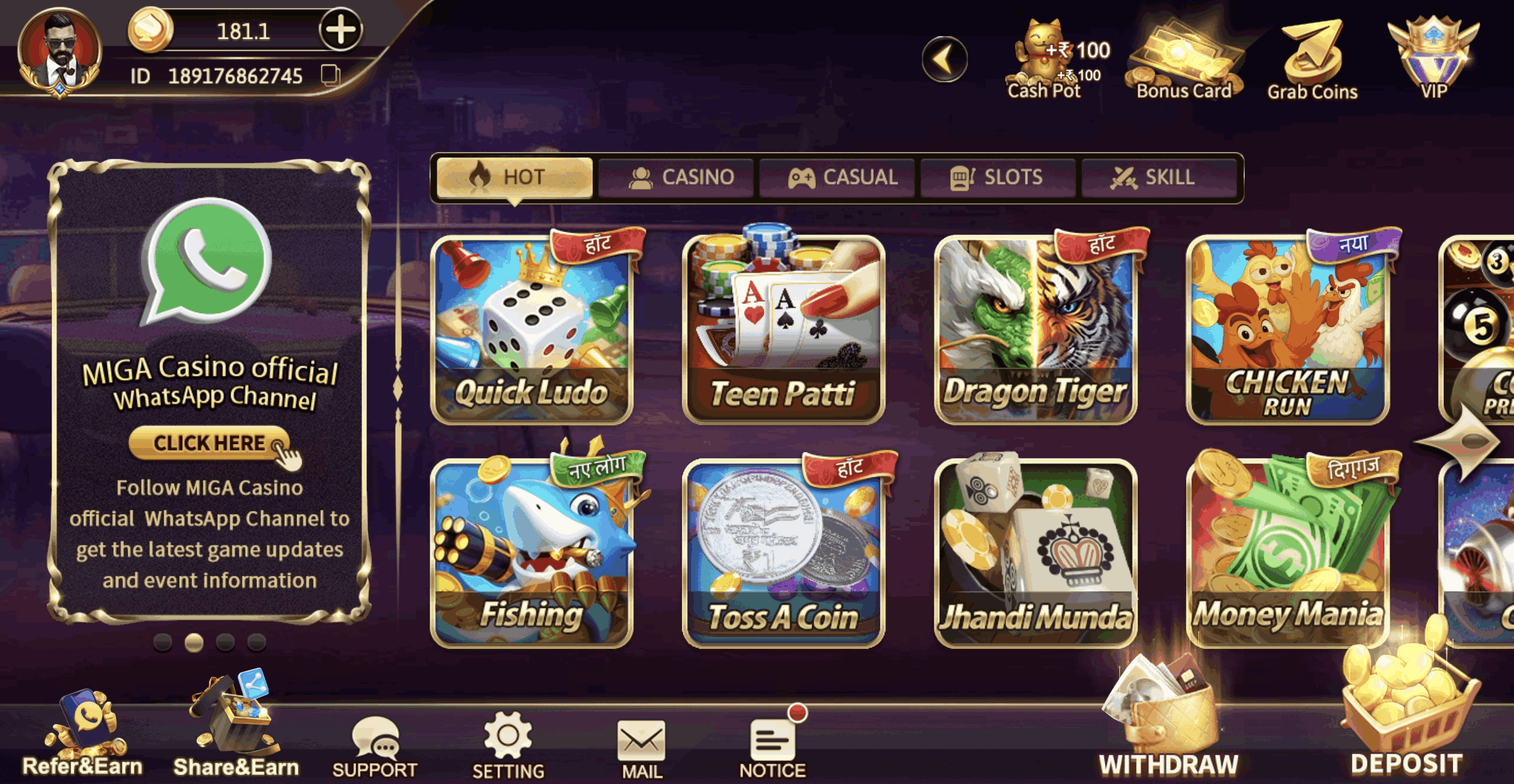Open the WITHDRAW wallet
Screen dimensions: 1514x784
click(x=1168, y=723)
